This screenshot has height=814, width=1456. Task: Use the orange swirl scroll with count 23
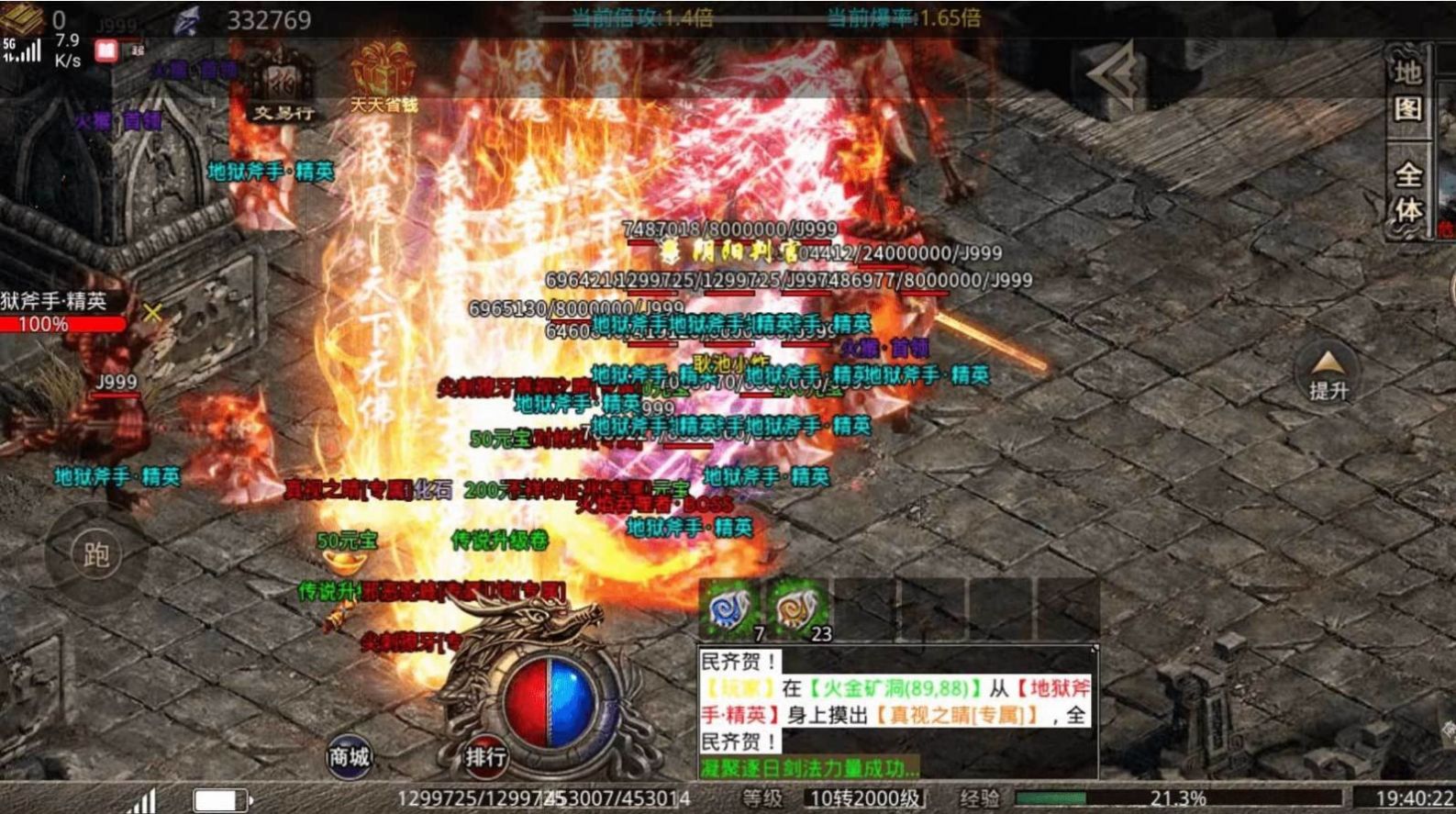797,608
